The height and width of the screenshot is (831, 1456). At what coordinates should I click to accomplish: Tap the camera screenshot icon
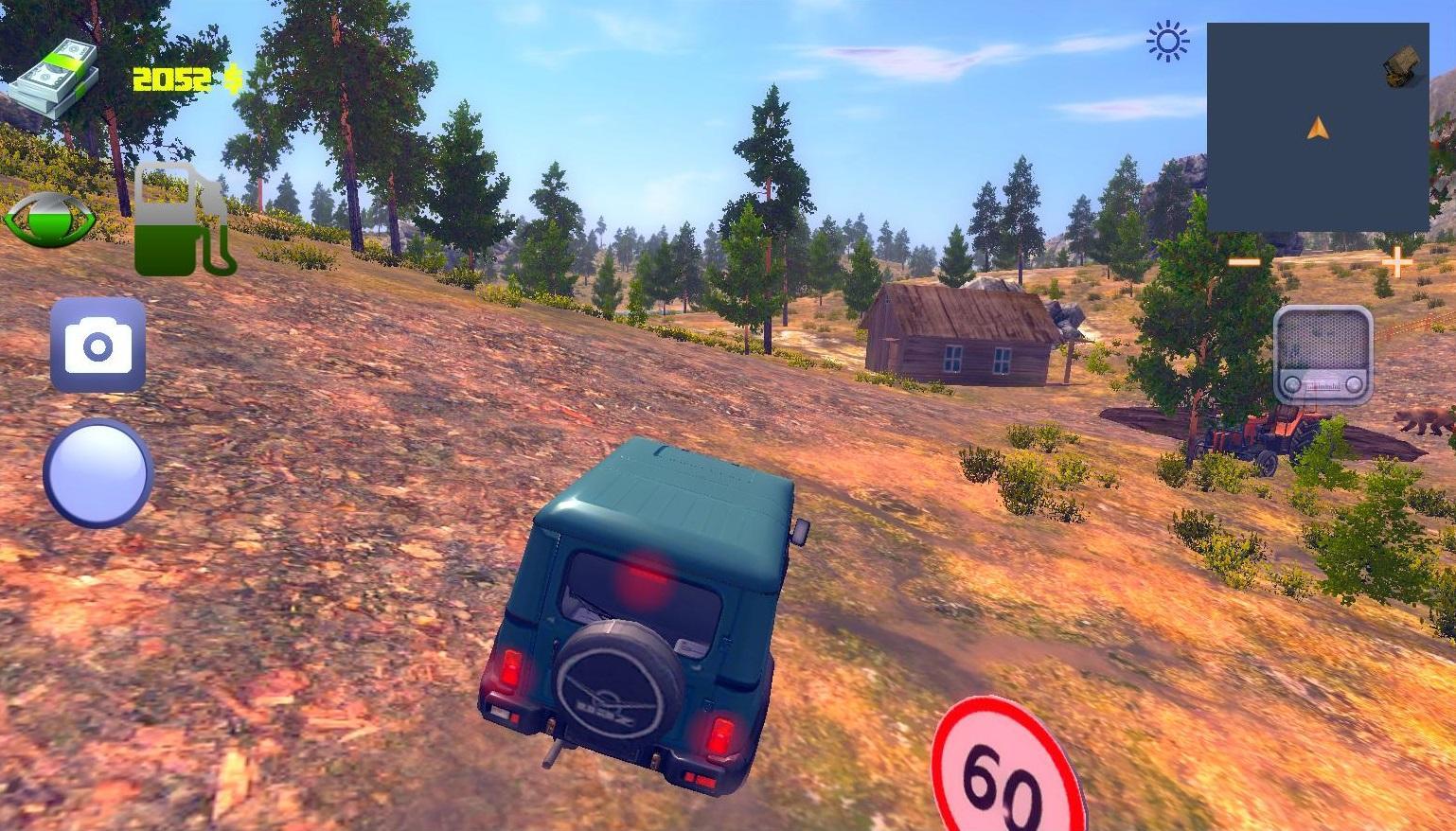click(x=98, y=345)
